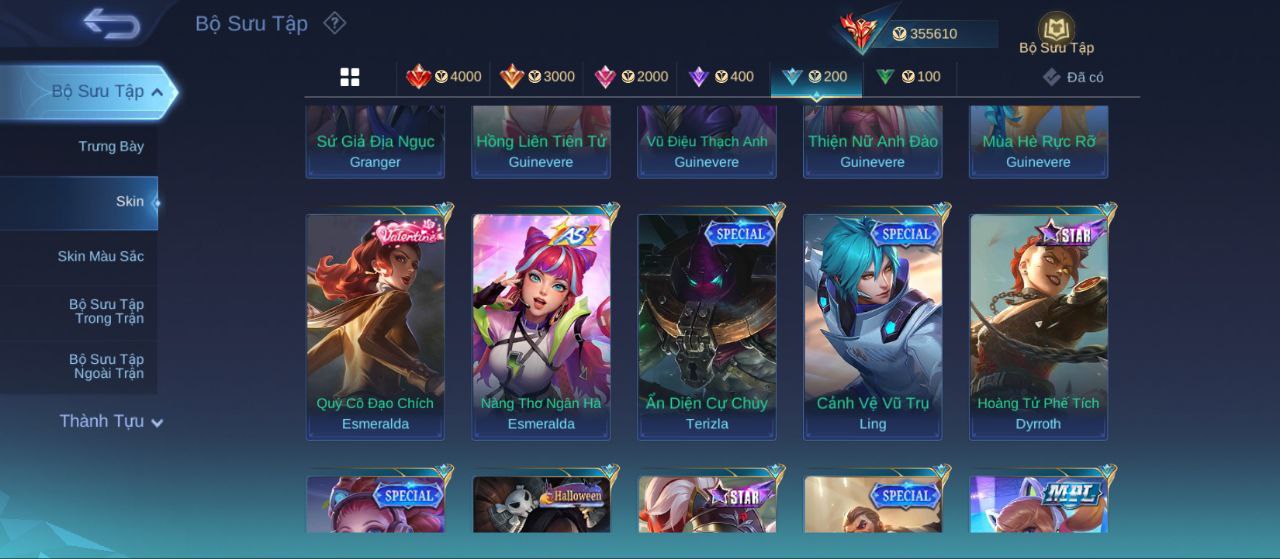This screenshot has width=1280, height=559.
Task: Switch to the 400 point tier tab
Action: (722, 77)
